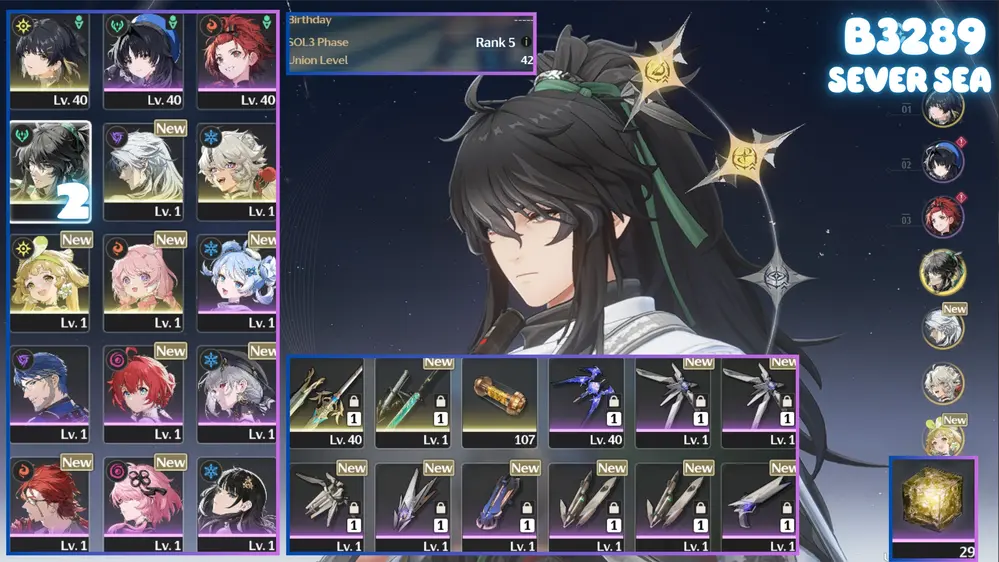999x562 pixels.
Task: Pick the pink-haired girl with black hair bow
Action: click(144, 505)
